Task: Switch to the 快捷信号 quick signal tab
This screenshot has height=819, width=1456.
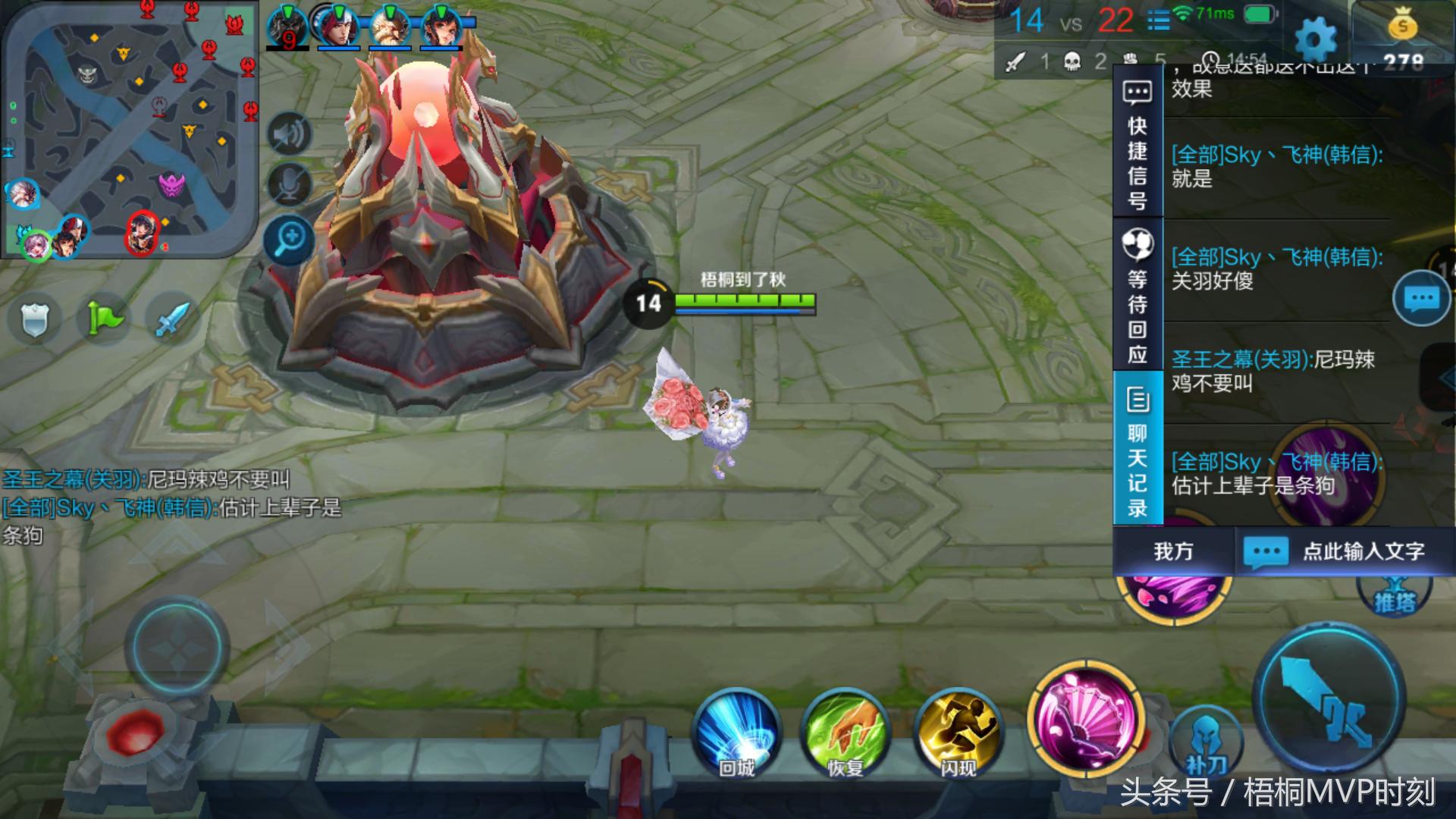Action: coord(1137,144)
